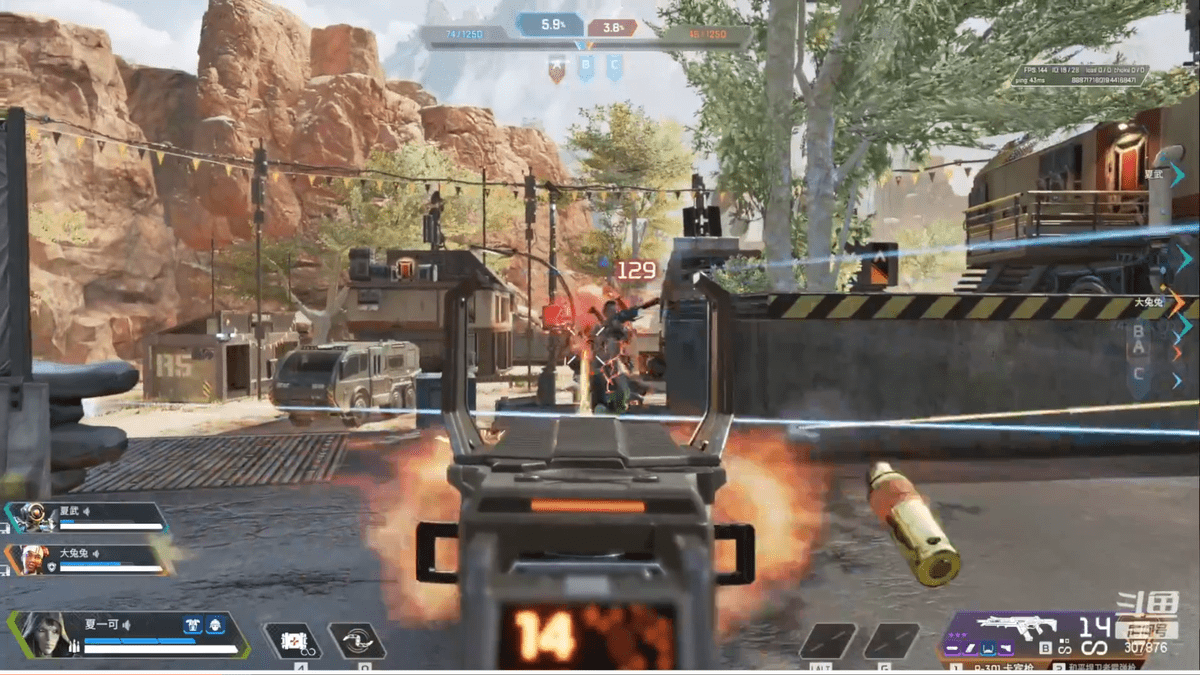Click the body armor status icon

point(193,626)
